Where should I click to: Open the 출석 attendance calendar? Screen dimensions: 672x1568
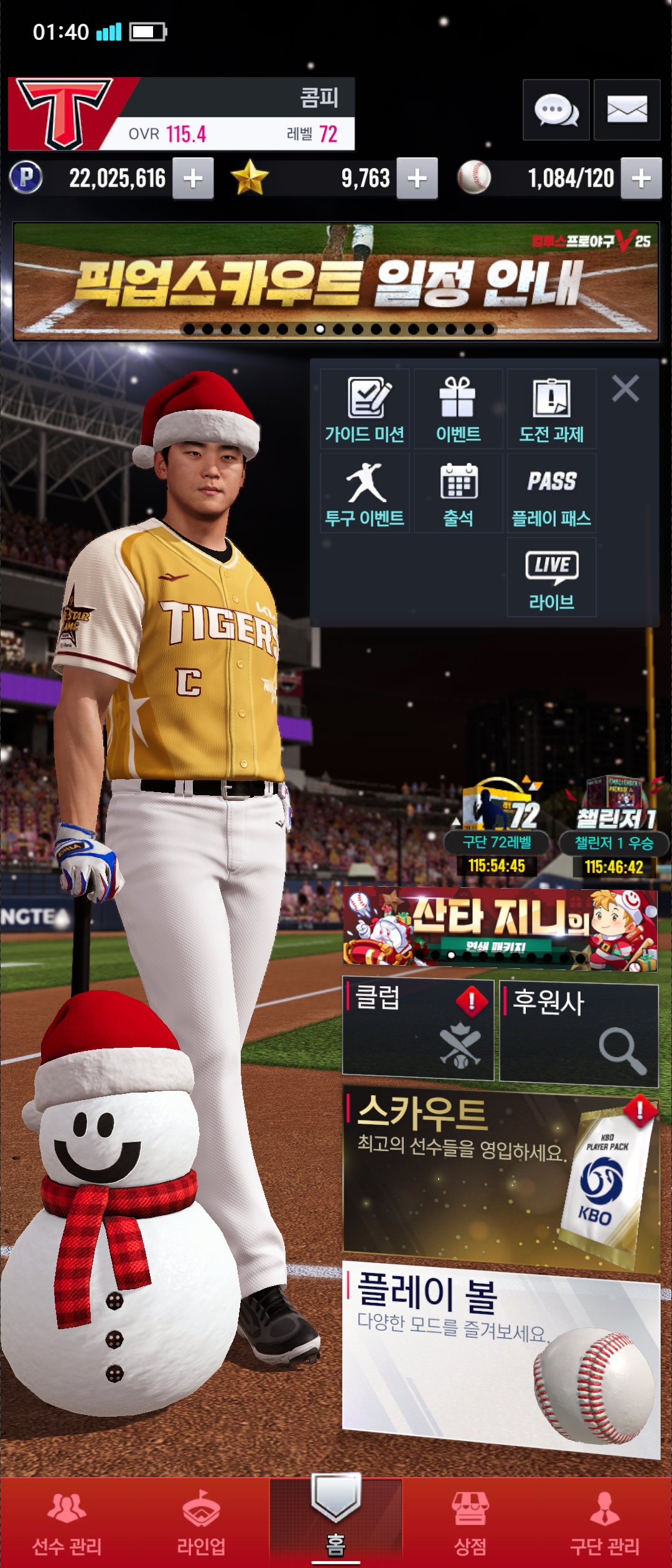coord(458,493)
